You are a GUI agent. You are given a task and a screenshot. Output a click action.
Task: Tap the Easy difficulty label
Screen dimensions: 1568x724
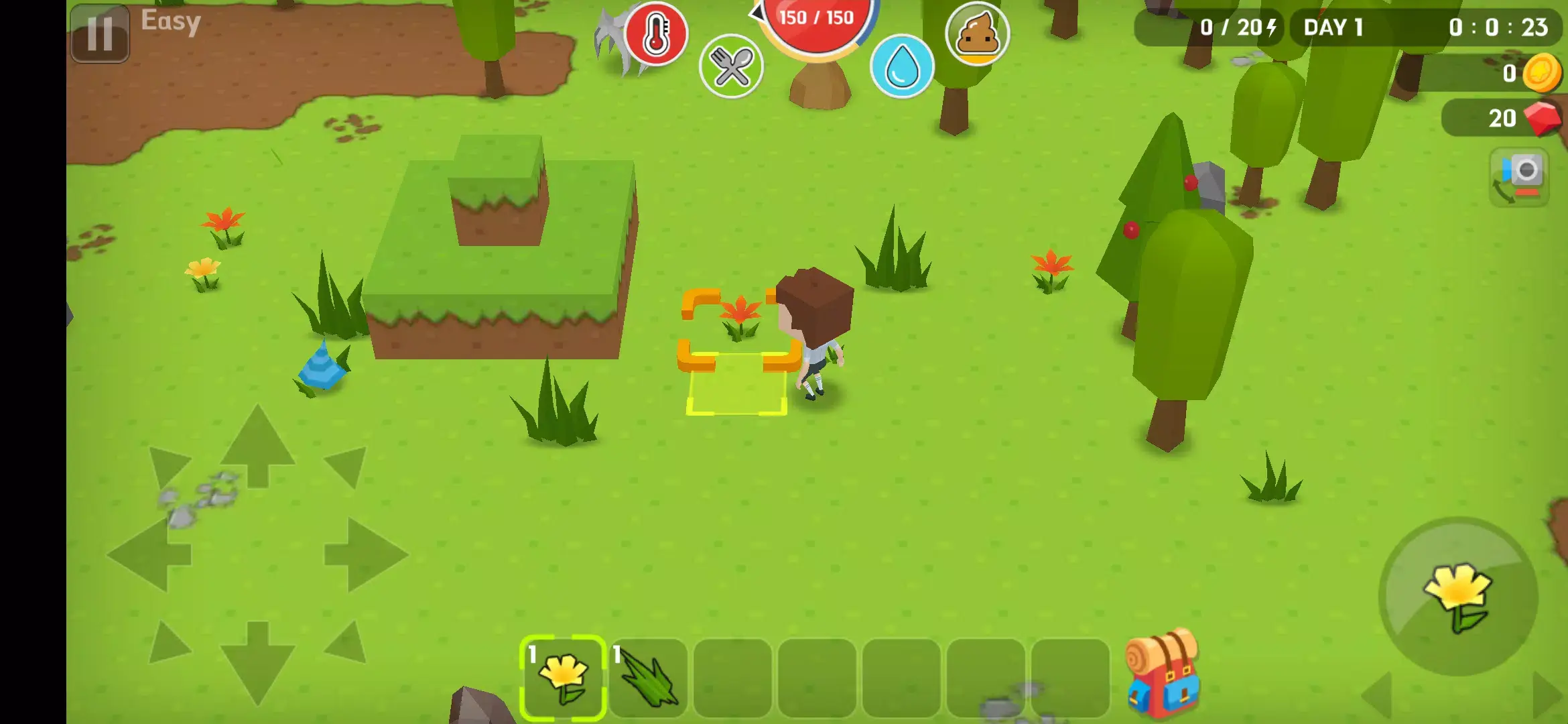[170, 21]
